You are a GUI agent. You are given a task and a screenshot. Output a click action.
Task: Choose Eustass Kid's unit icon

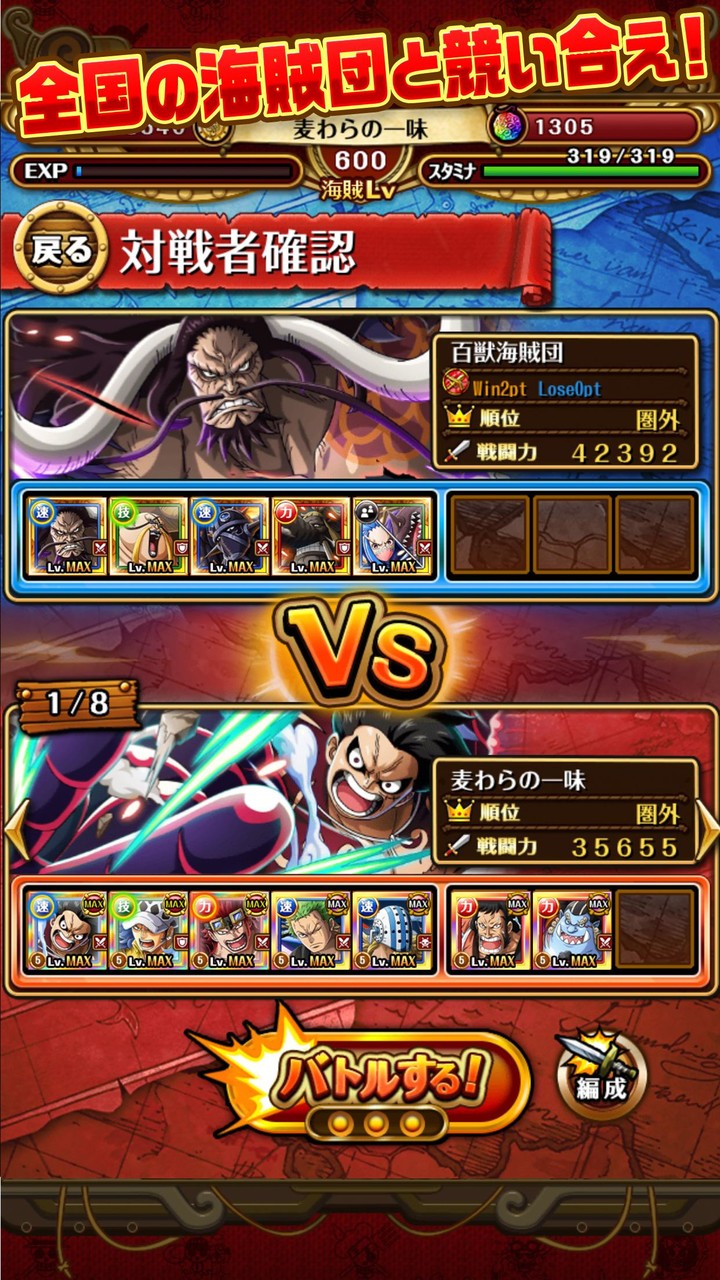pyautogui.click(x=230, y=932)
